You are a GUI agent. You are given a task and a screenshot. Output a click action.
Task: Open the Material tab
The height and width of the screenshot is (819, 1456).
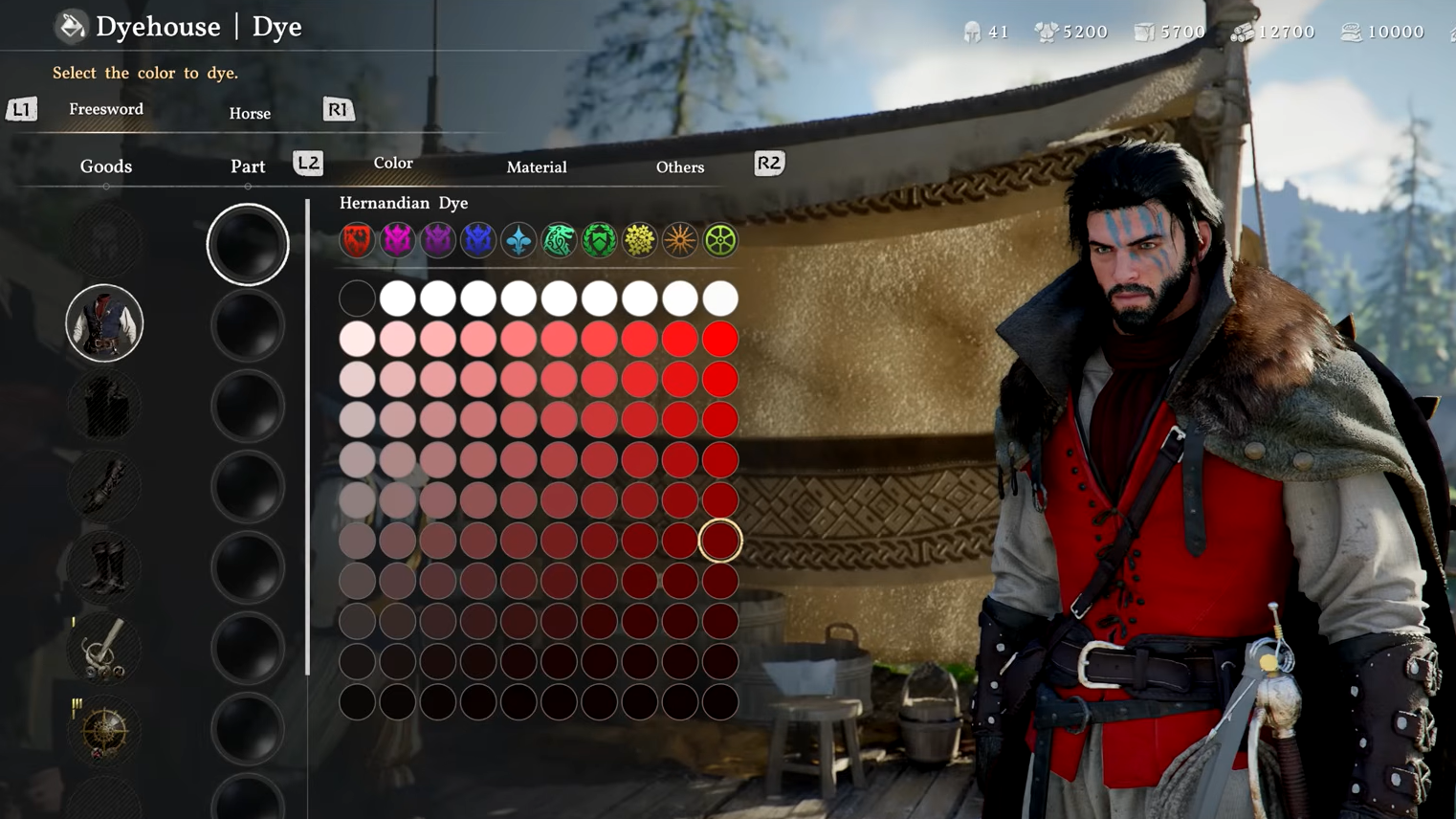537,166
